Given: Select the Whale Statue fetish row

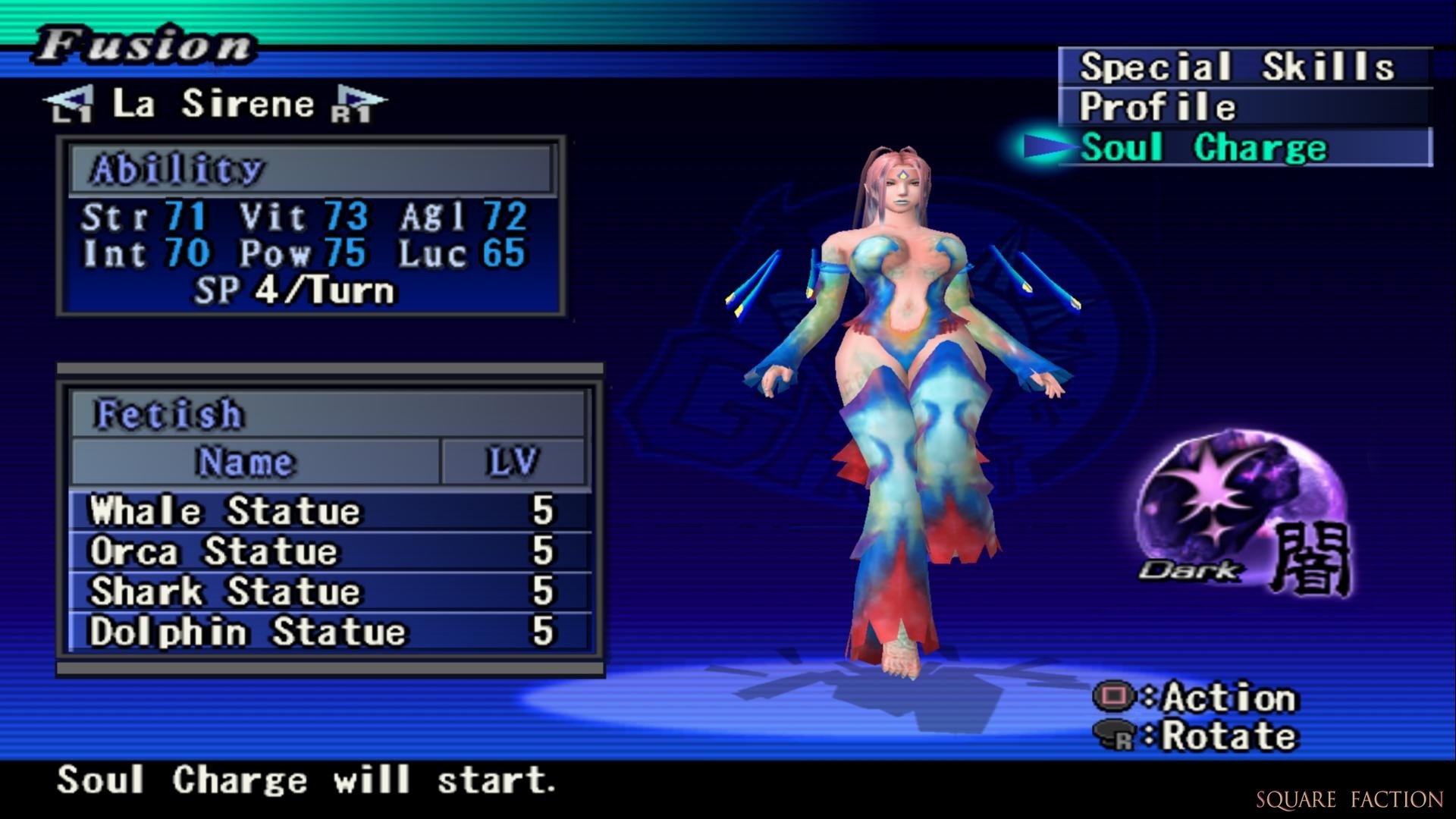Looking at the screenshot, I should (329, 510).
